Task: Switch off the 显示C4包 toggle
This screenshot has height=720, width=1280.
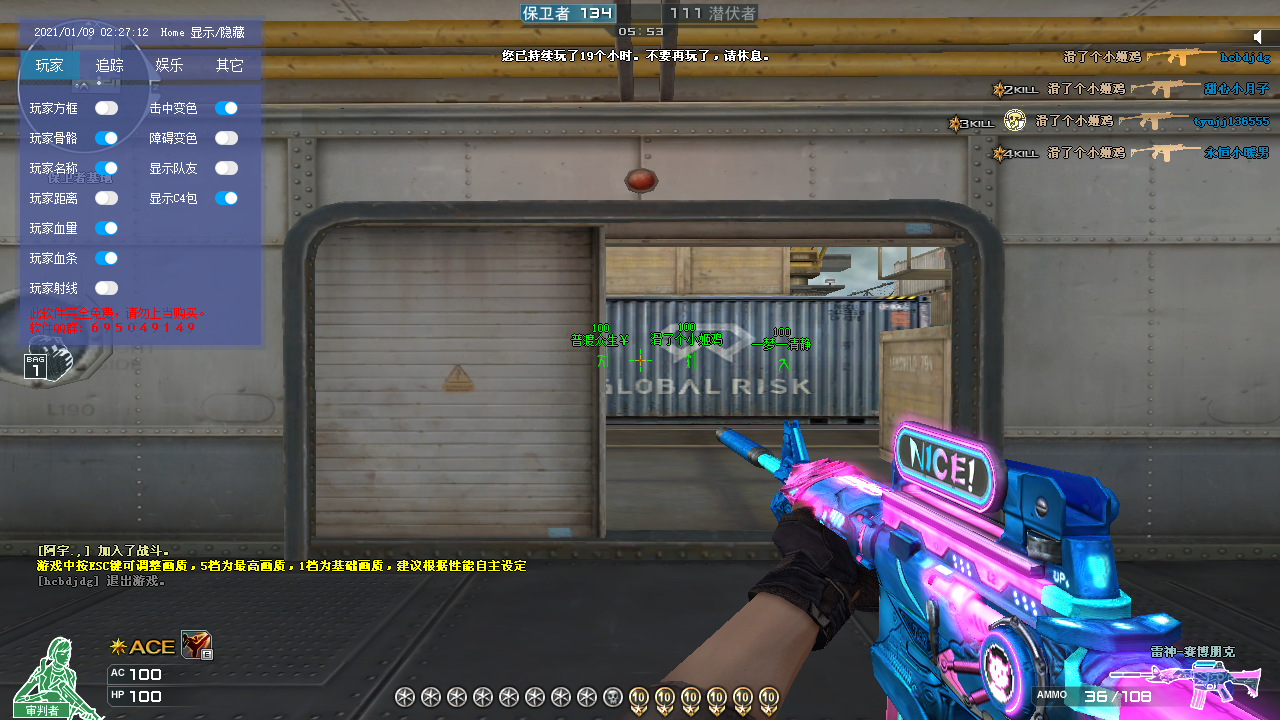Action: tap(226, 198)
